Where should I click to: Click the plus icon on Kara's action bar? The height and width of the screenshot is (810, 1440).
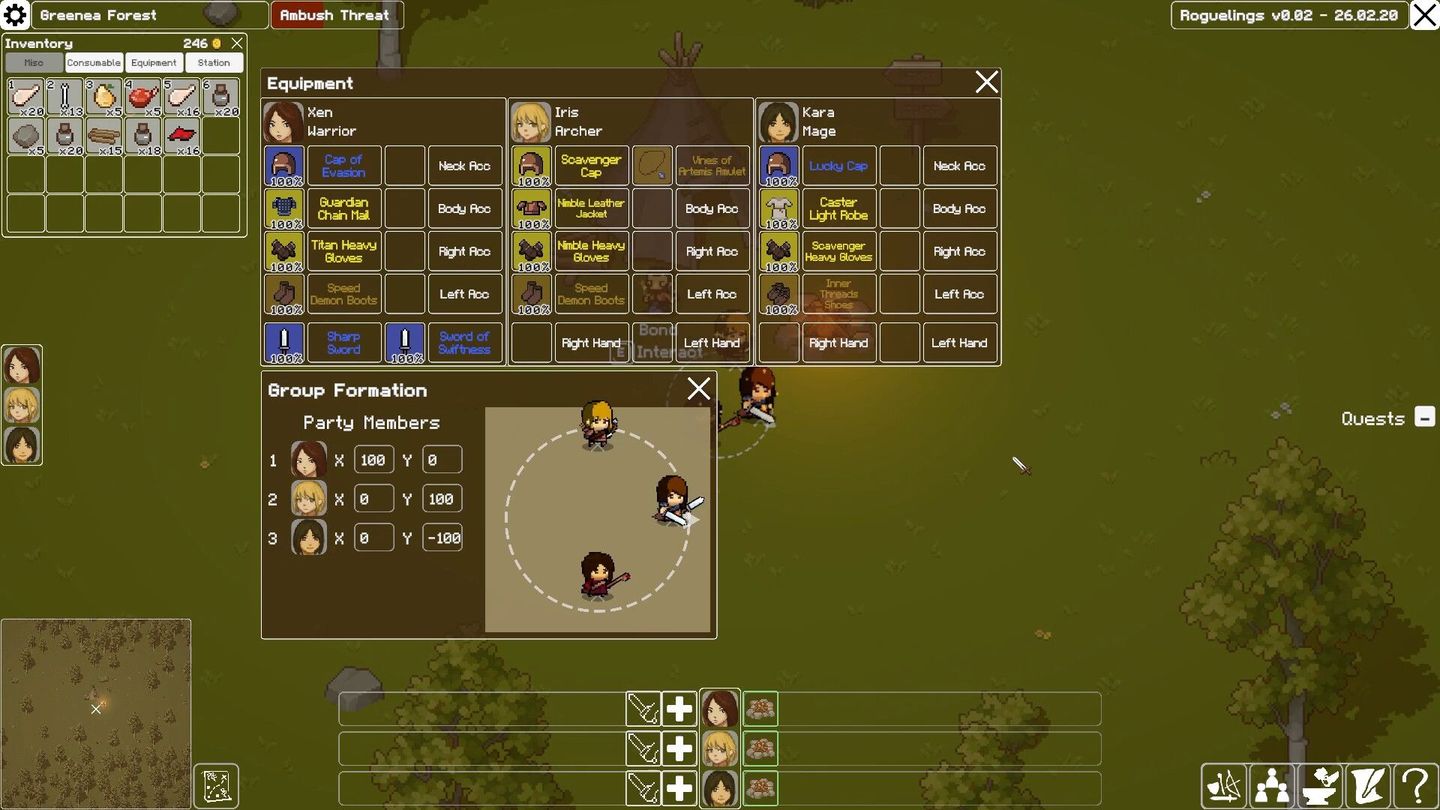[x=678, y=789]
